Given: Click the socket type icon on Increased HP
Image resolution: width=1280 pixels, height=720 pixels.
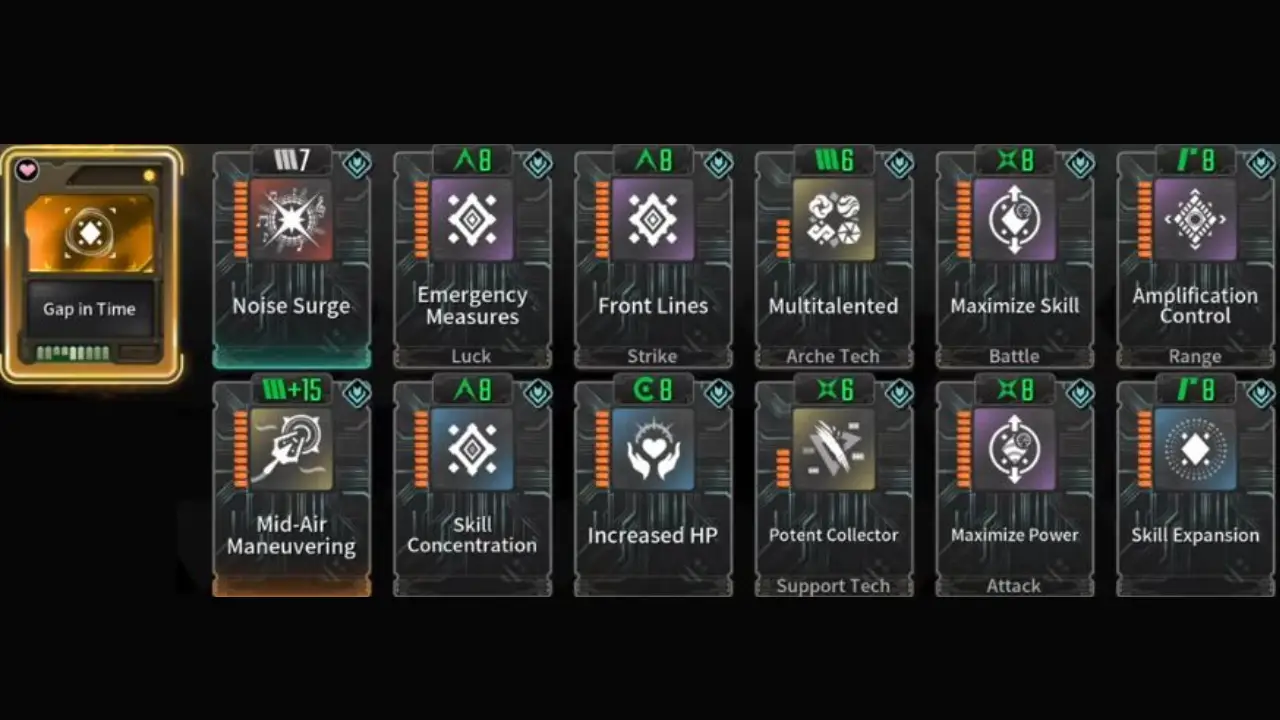Looking at the screenshot, I should click(719, 394).
